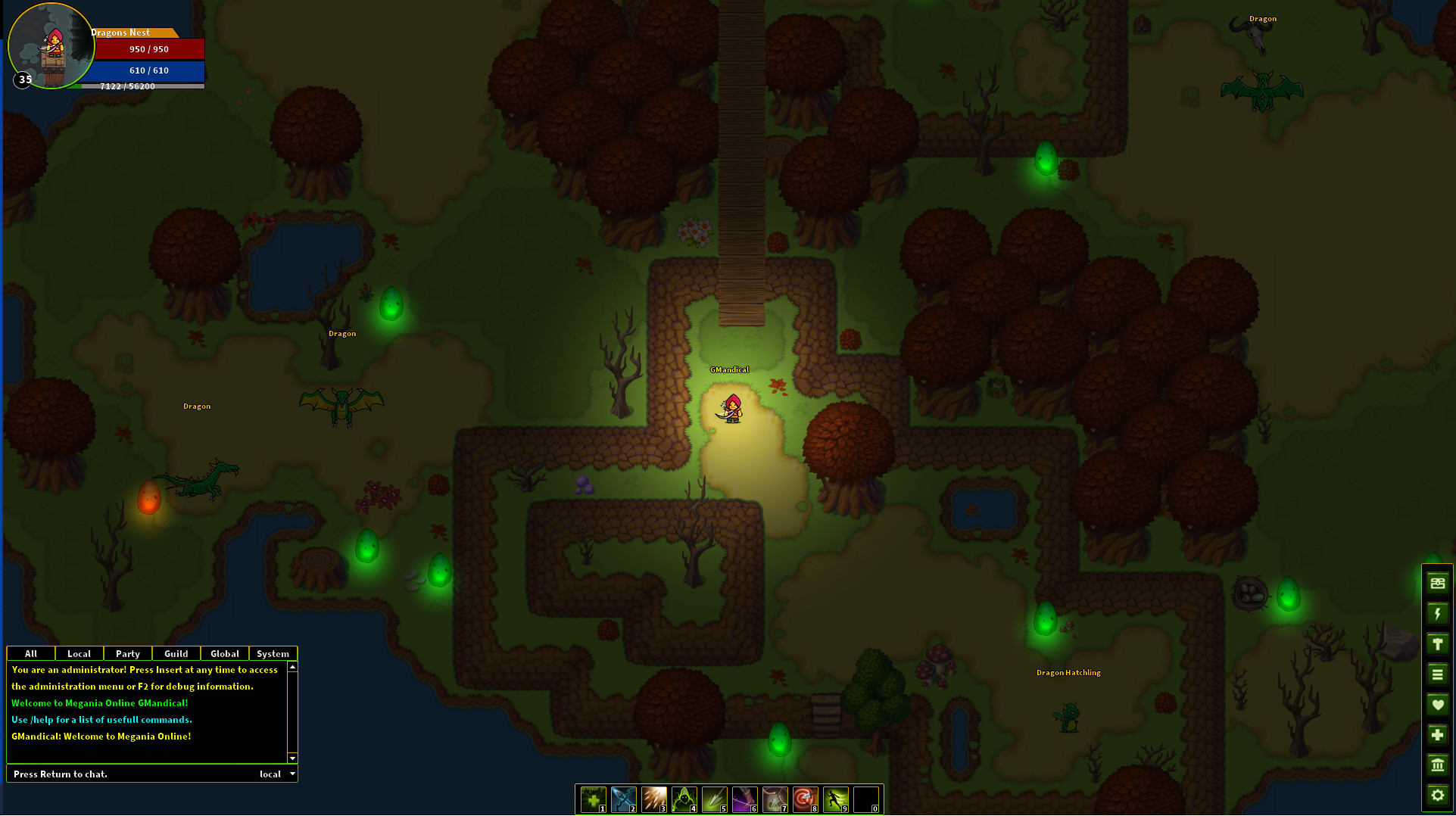Image resolution: width=1456 pixels, height=816 pixels.
Task: Select the Party chat tab
Action: point(127,653)
